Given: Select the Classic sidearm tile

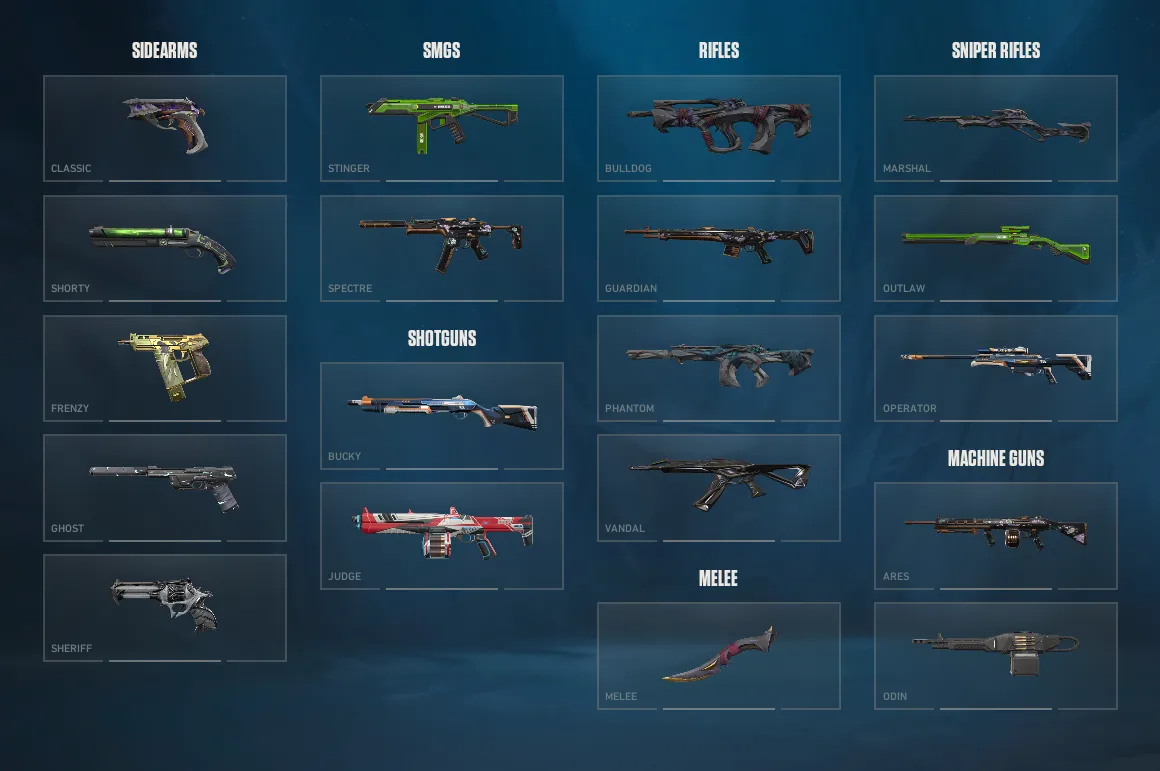Looking at the screenshot, I should [165, 128].
